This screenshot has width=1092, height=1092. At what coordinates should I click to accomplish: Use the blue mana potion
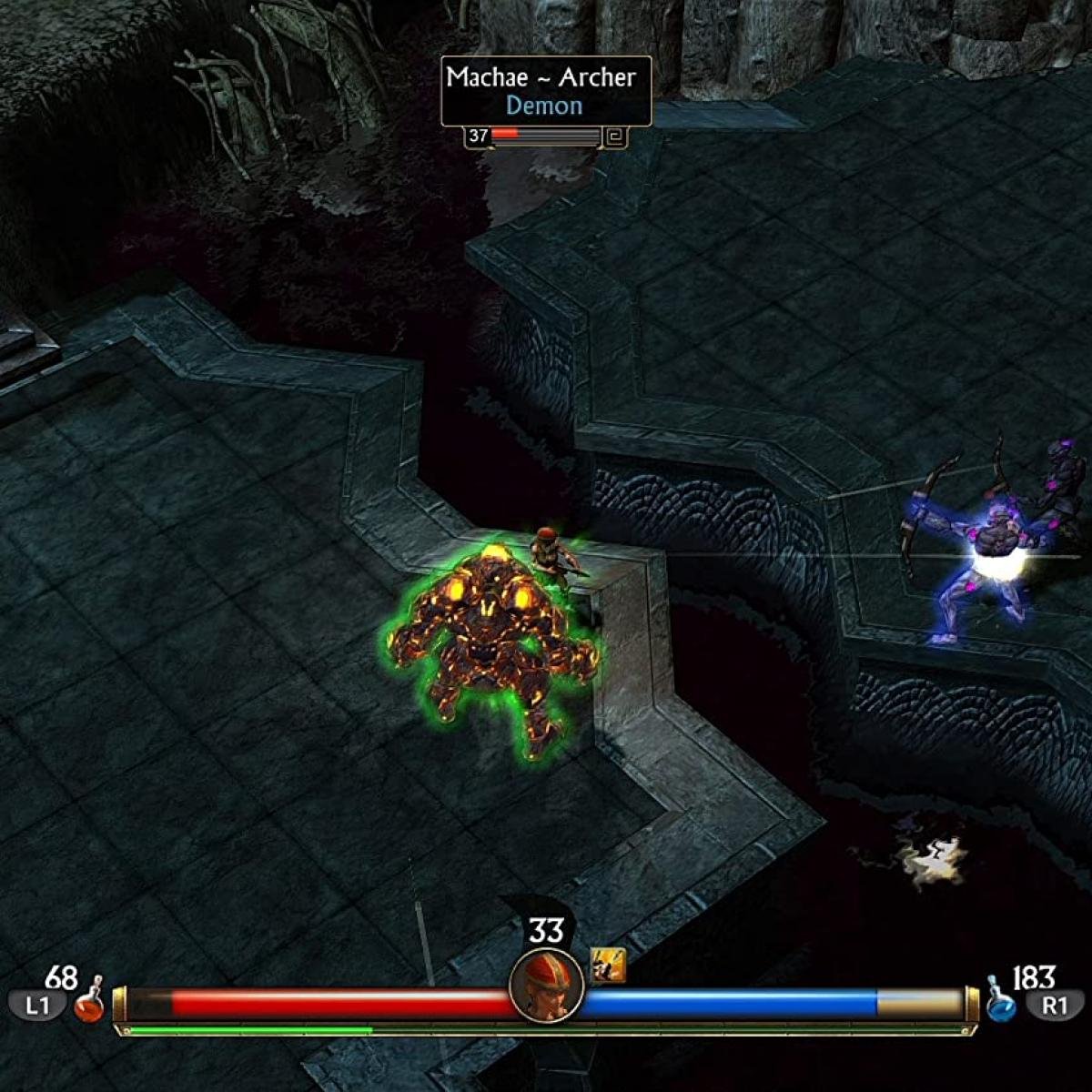1001,1003
